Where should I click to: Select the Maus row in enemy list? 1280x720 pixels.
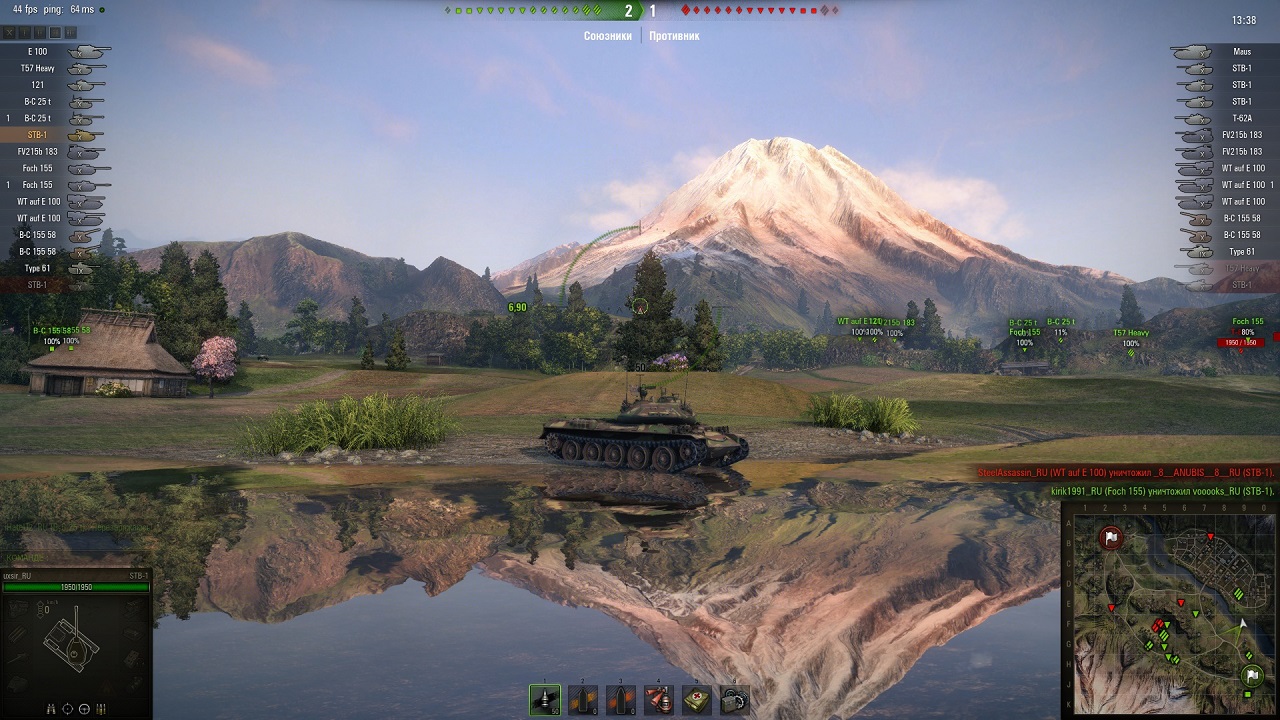pos(1225,52)
